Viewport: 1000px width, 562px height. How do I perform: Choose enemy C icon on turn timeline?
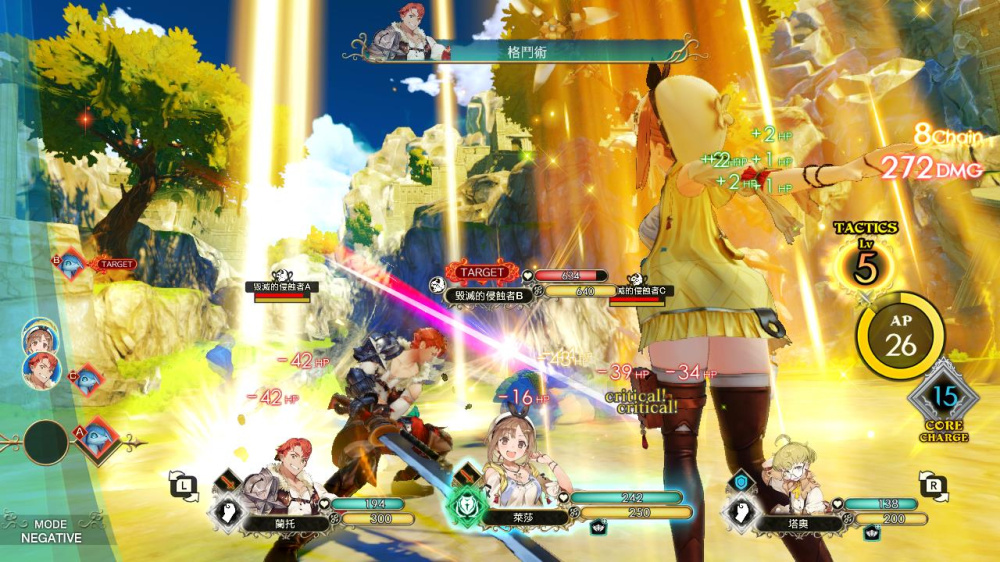pos(87,379)
